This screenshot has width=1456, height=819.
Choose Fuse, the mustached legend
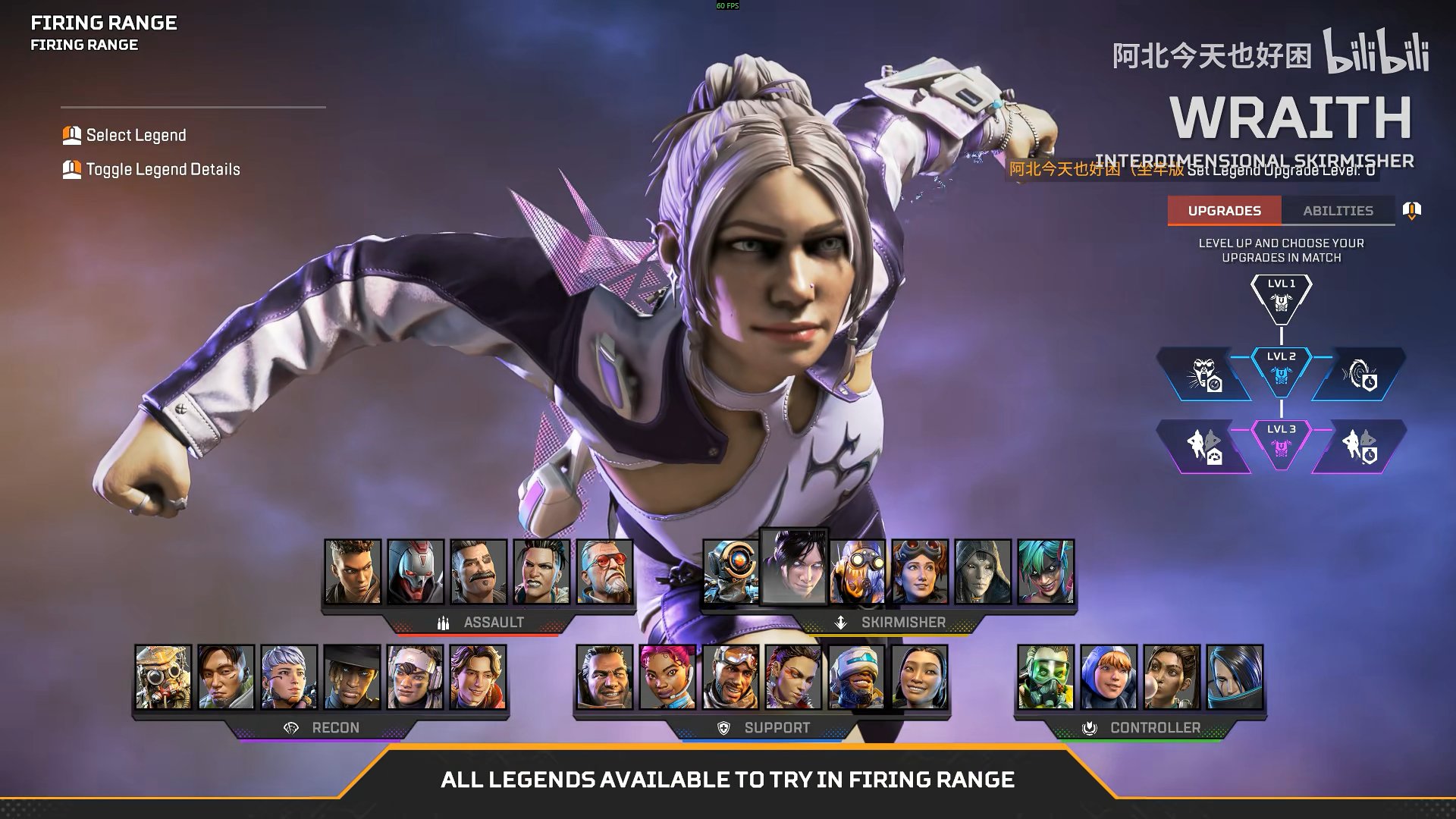point(479,572)
